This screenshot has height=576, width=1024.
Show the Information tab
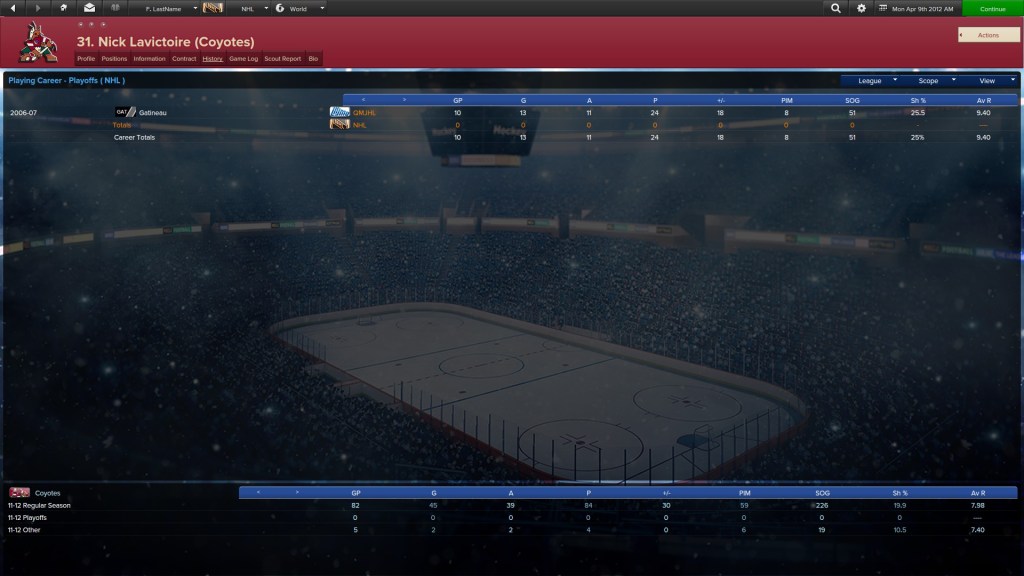coord(150,59)
